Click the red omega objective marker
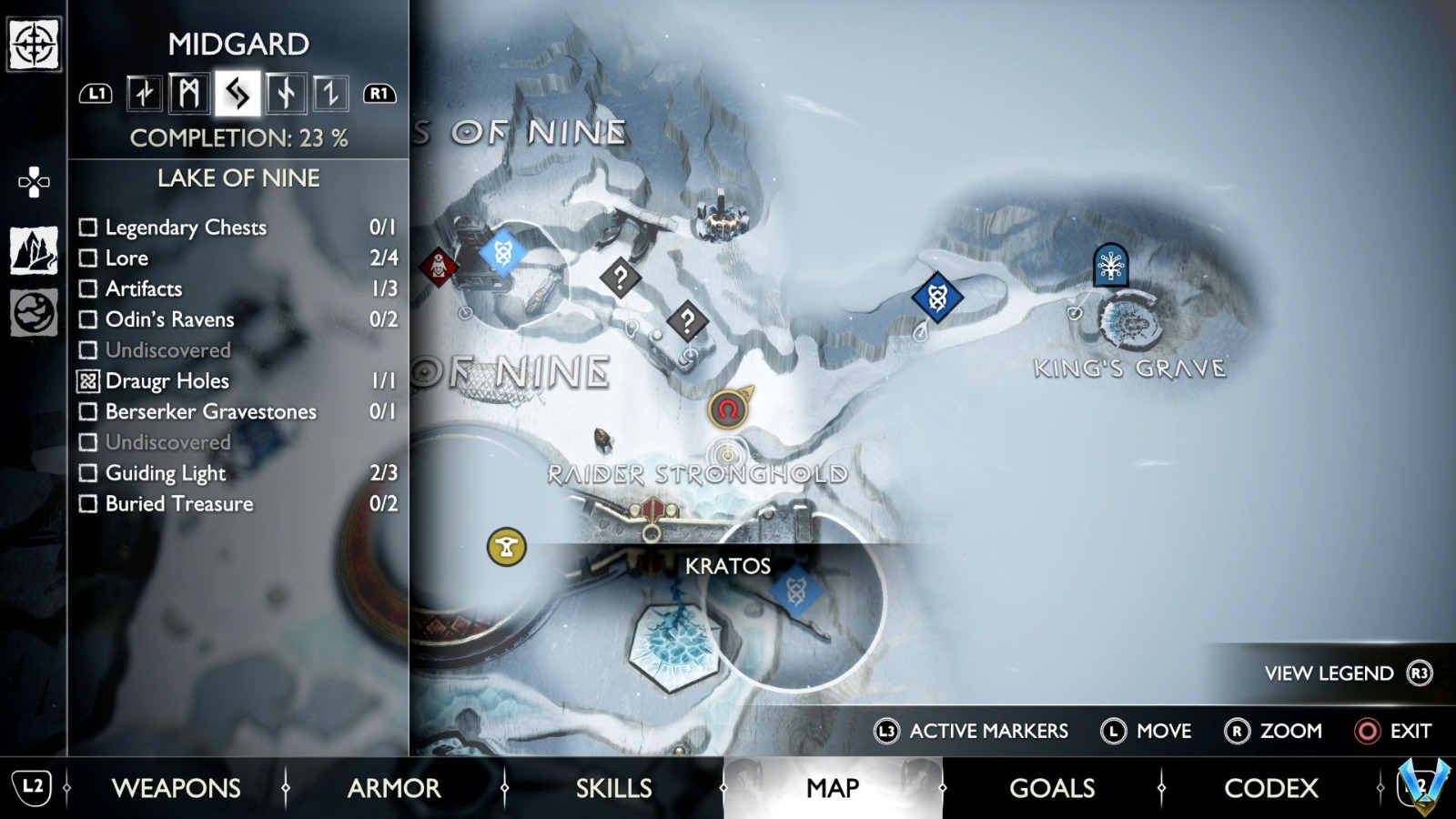Screen dimensions: 1456x819 click(727, 410)
